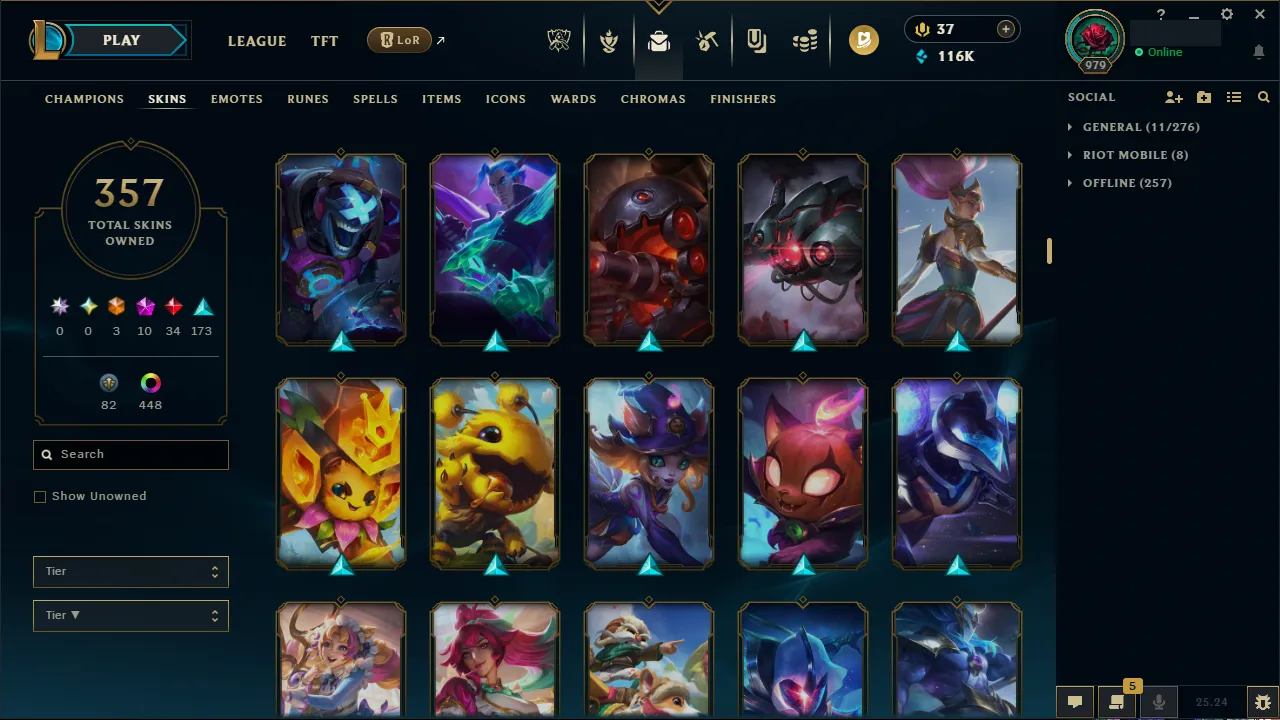
Task: Open the Esports trophy section
Action: click(x=559, y=40)
